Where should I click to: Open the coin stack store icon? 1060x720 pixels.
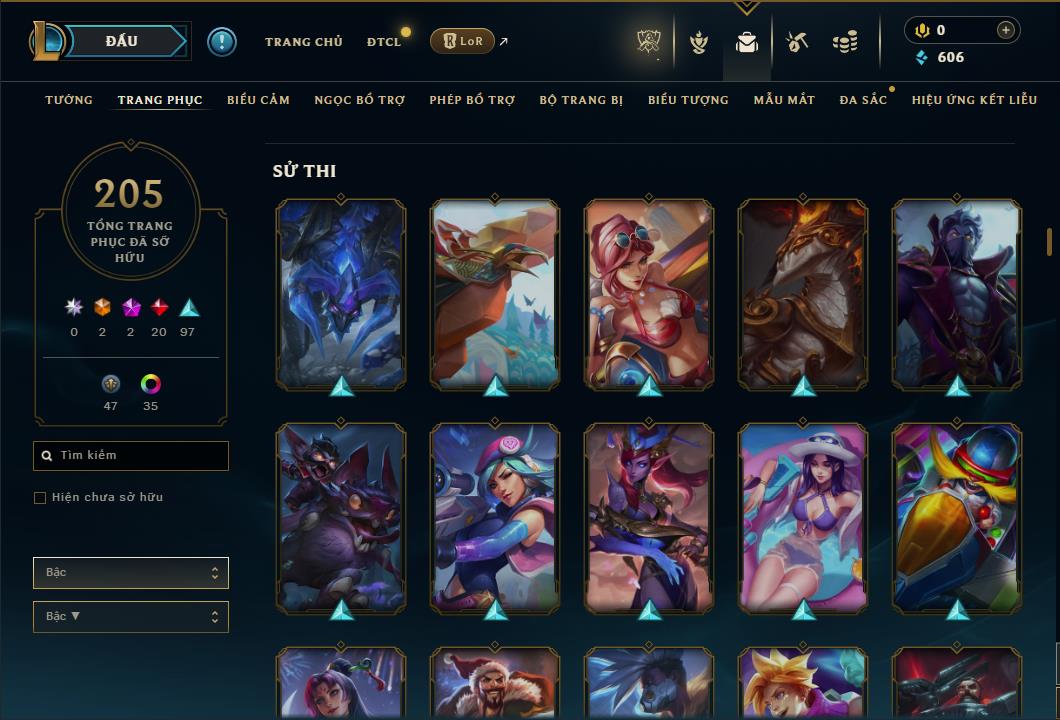[x=845, y=42]
